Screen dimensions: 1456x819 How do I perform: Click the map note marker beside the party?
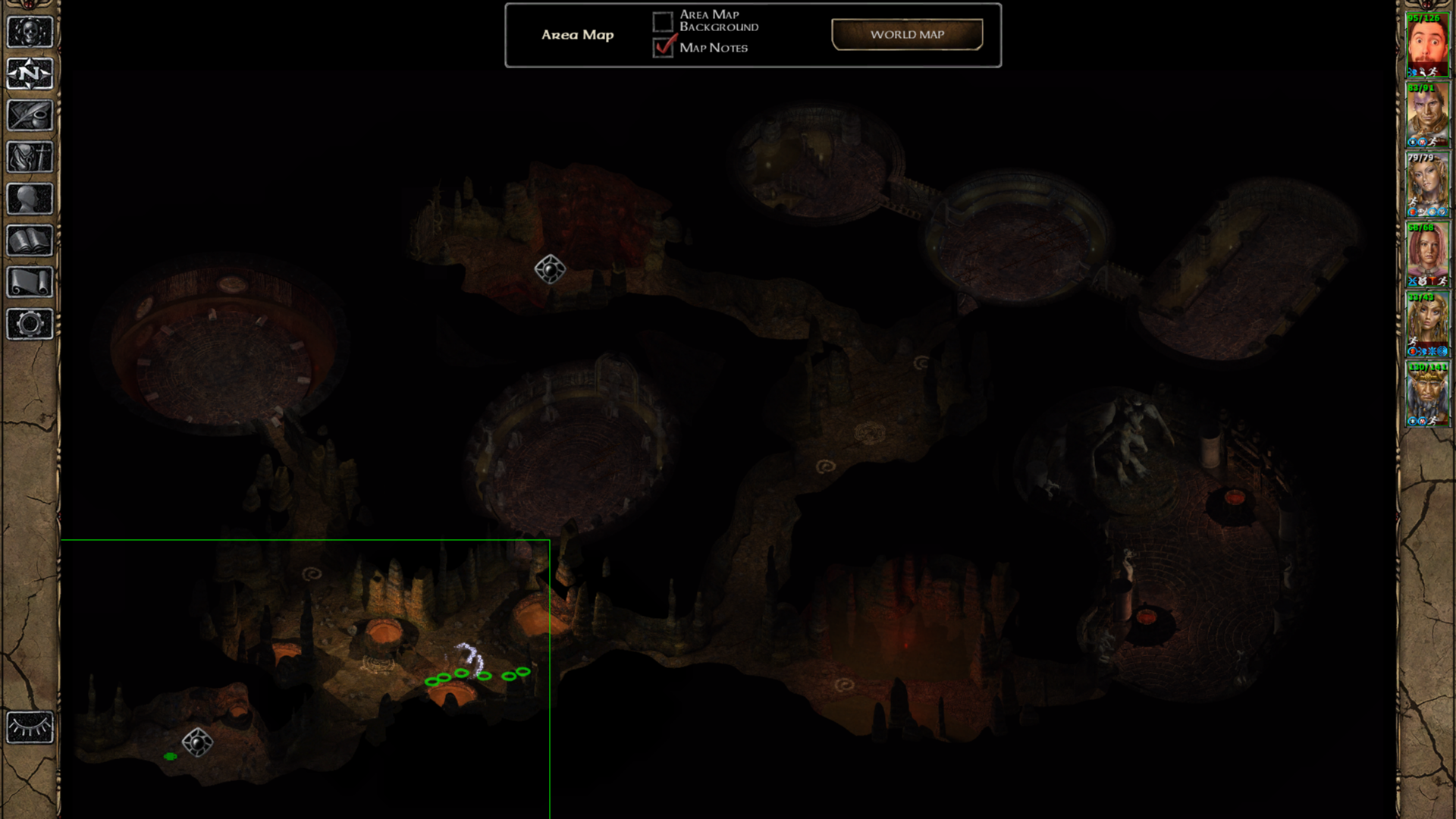pyautogui.click(x=197, y=742)
